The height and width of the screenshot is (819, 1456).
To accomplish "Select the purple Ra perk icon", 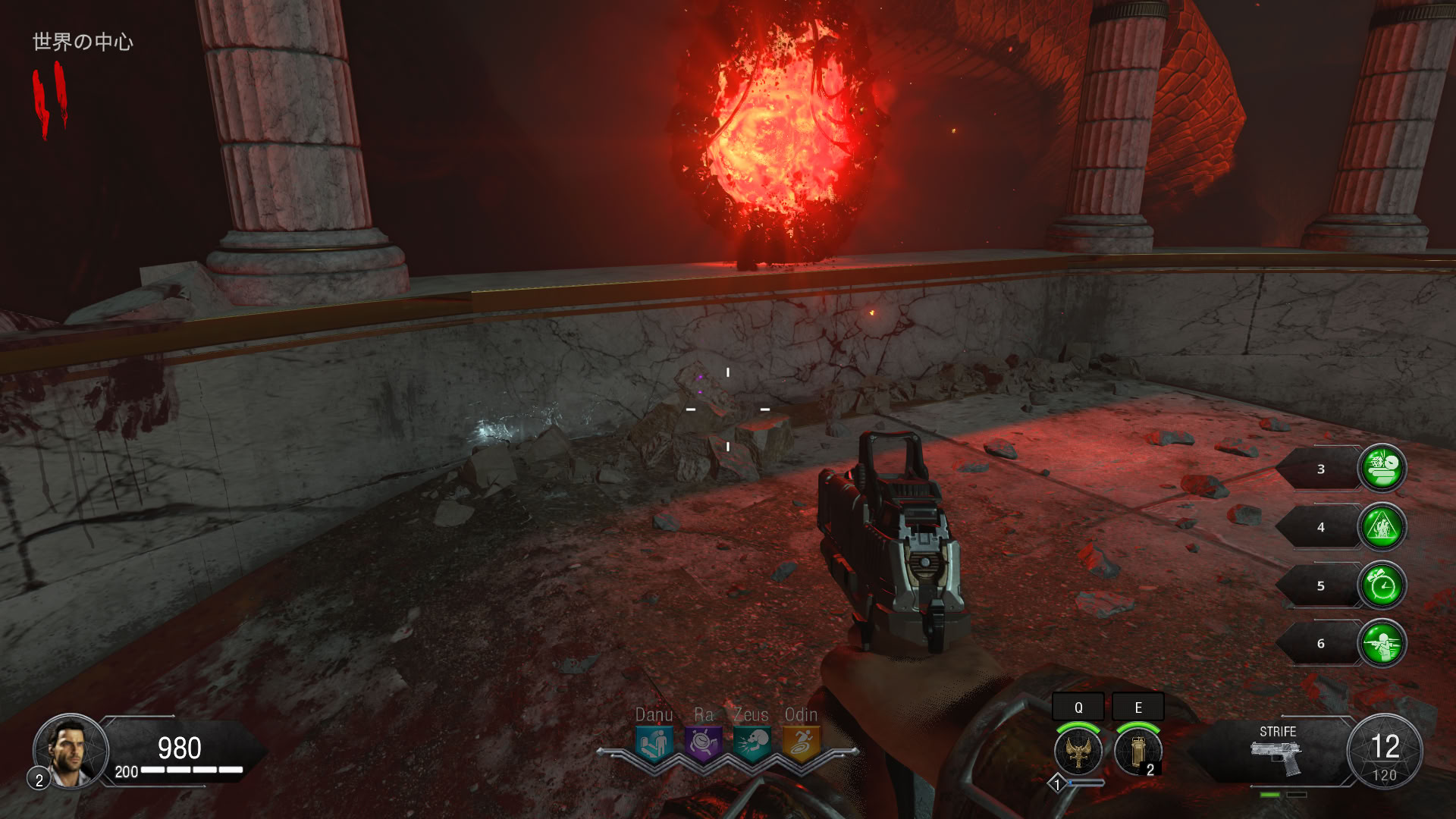I will click(x=703, y=742).
